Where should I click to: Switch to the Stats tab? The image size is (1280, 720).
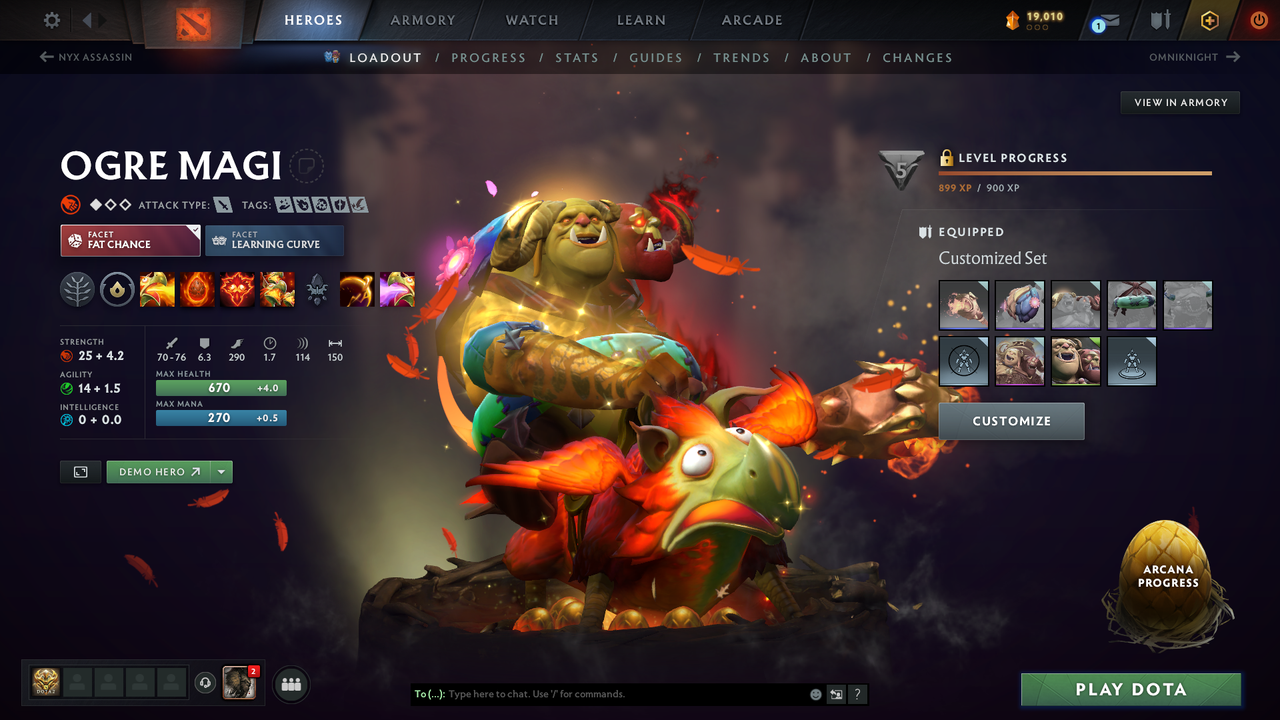pos(577,57)
